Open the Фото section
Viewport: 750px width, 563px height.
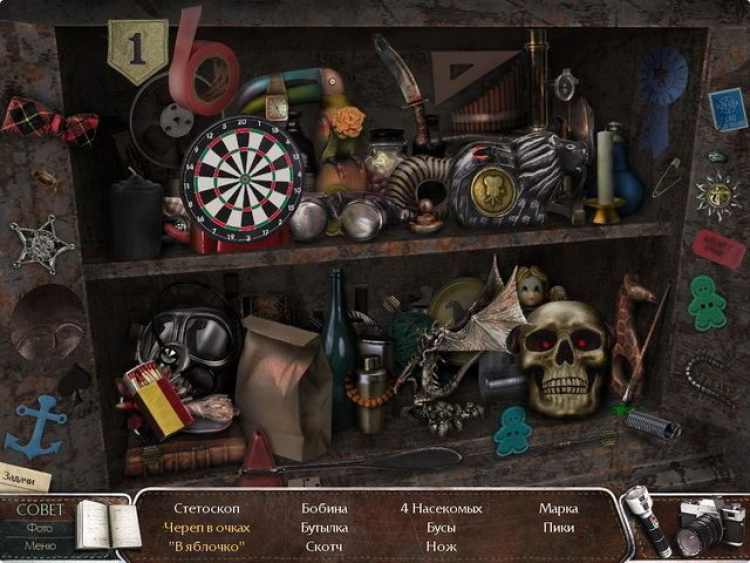click(x=40, y=528)
